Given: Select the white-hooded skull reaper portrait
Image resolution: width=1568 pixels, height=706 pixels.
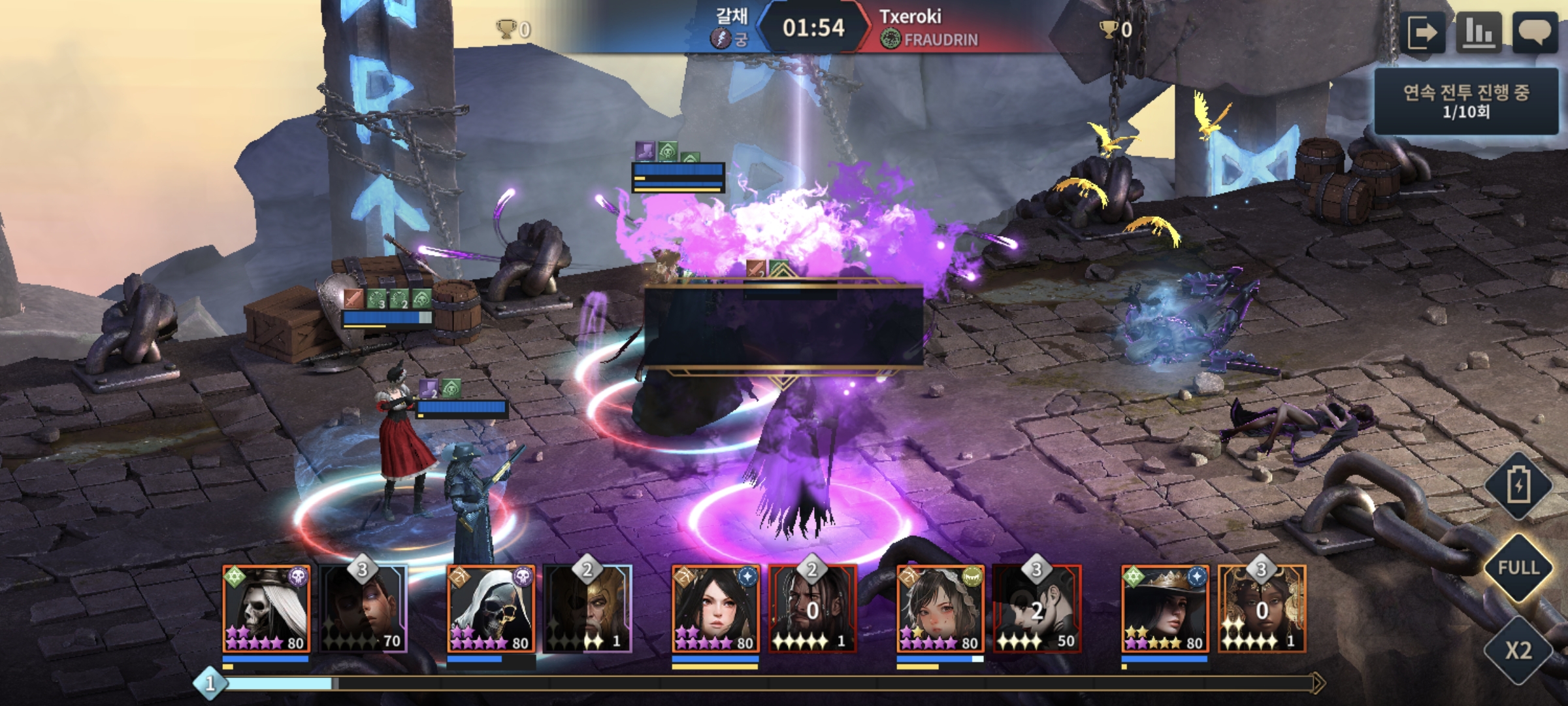Looking at the screenshot, I should coord(491,609).
